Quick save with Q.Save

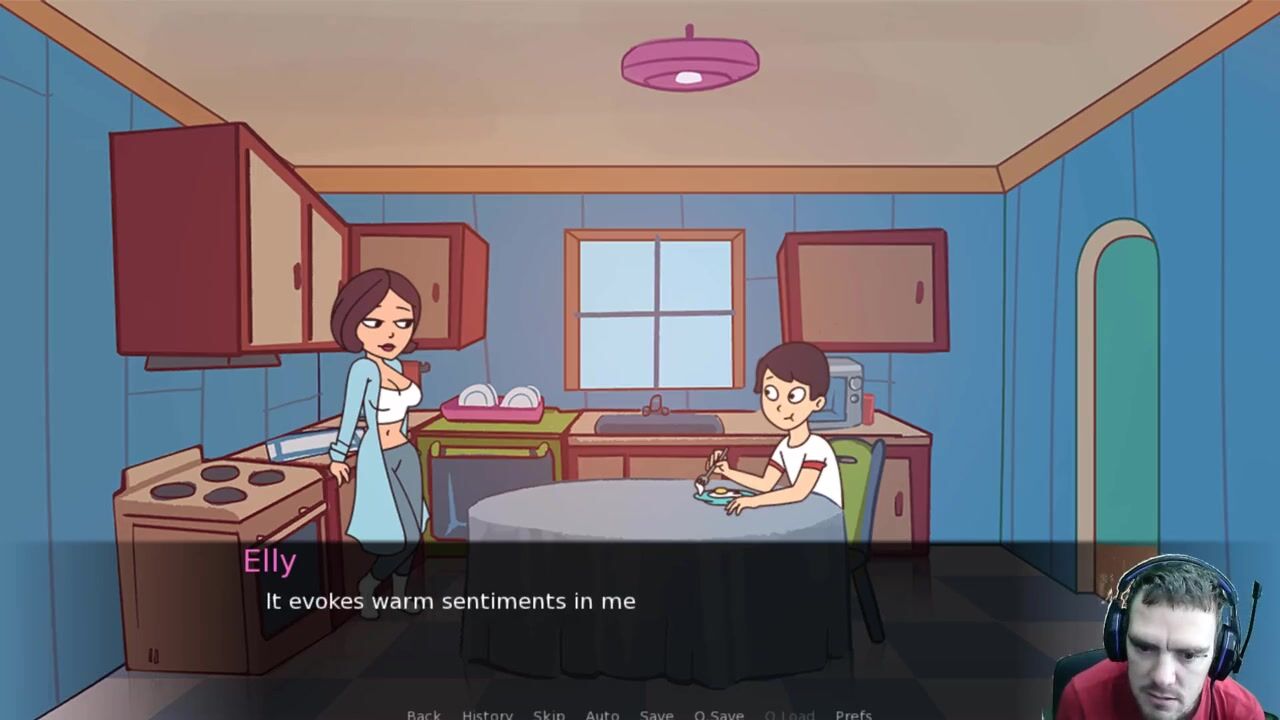pos(718,714)
